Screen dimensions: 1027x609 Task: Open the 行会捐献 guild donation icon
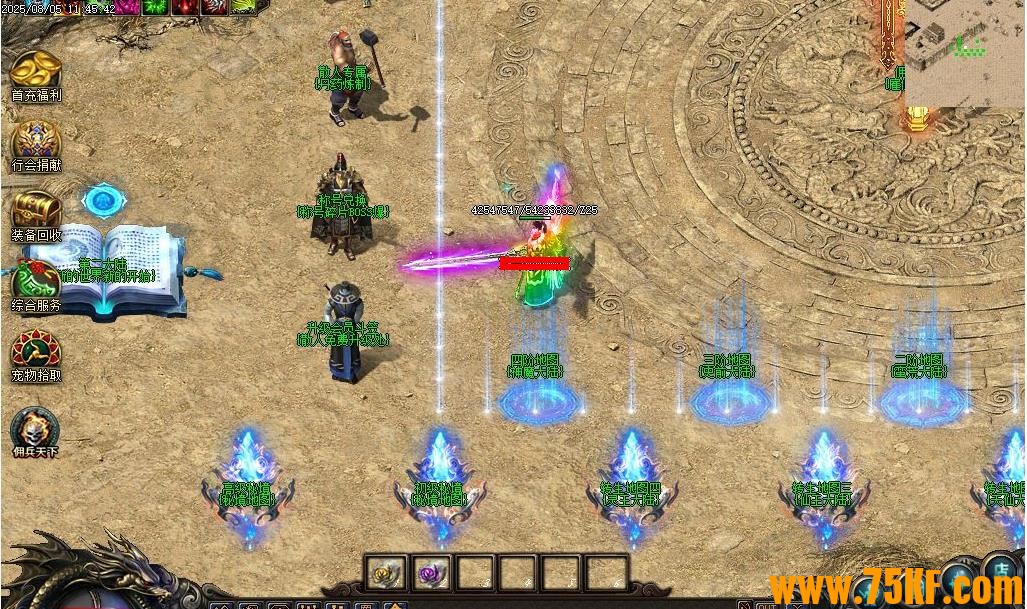(36, 141)
